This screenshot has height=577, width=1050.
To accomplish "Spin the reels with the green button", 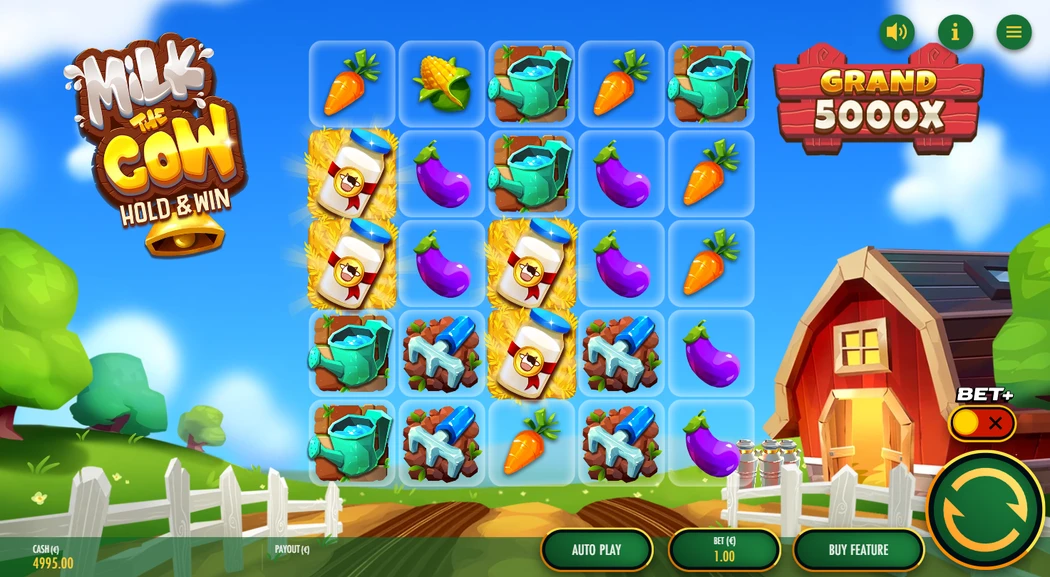I will pyautogui.click(x=984, y=509).
